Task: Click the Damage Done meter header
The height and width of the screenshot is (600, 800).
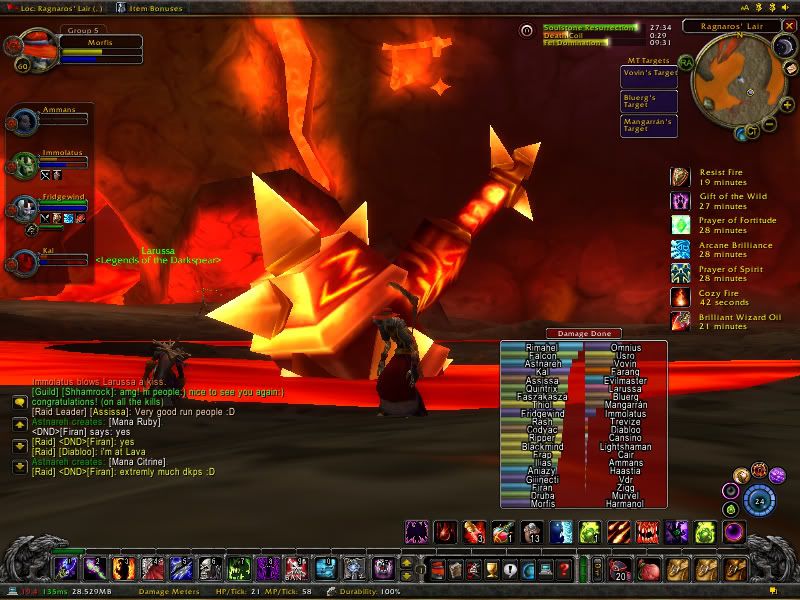Action: click(583, 333)
